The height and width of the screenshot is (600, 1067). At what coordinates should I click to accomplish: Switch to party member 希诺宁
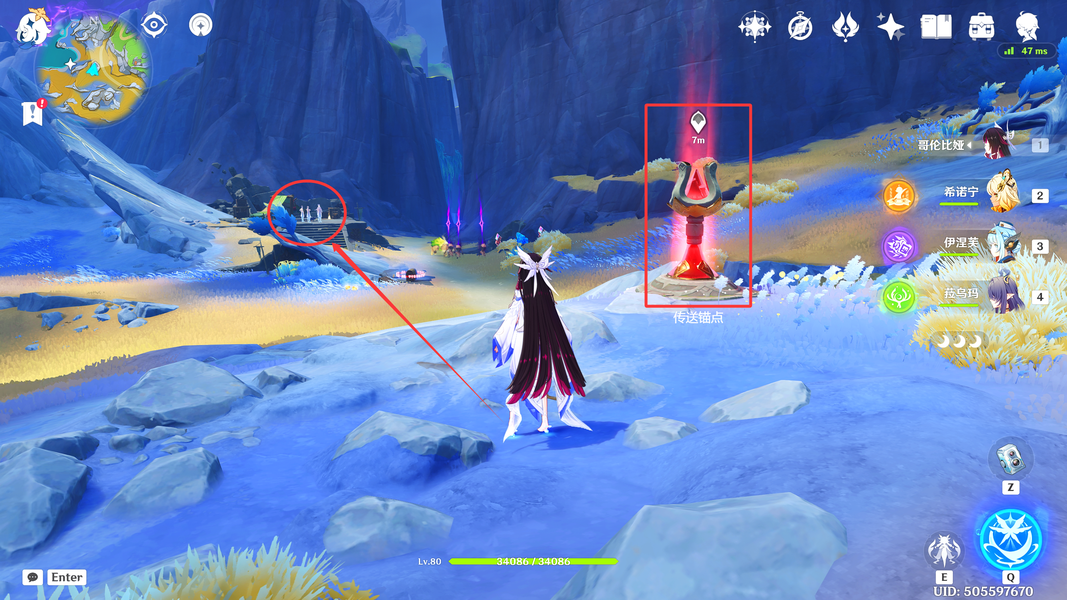[1000, 193]
